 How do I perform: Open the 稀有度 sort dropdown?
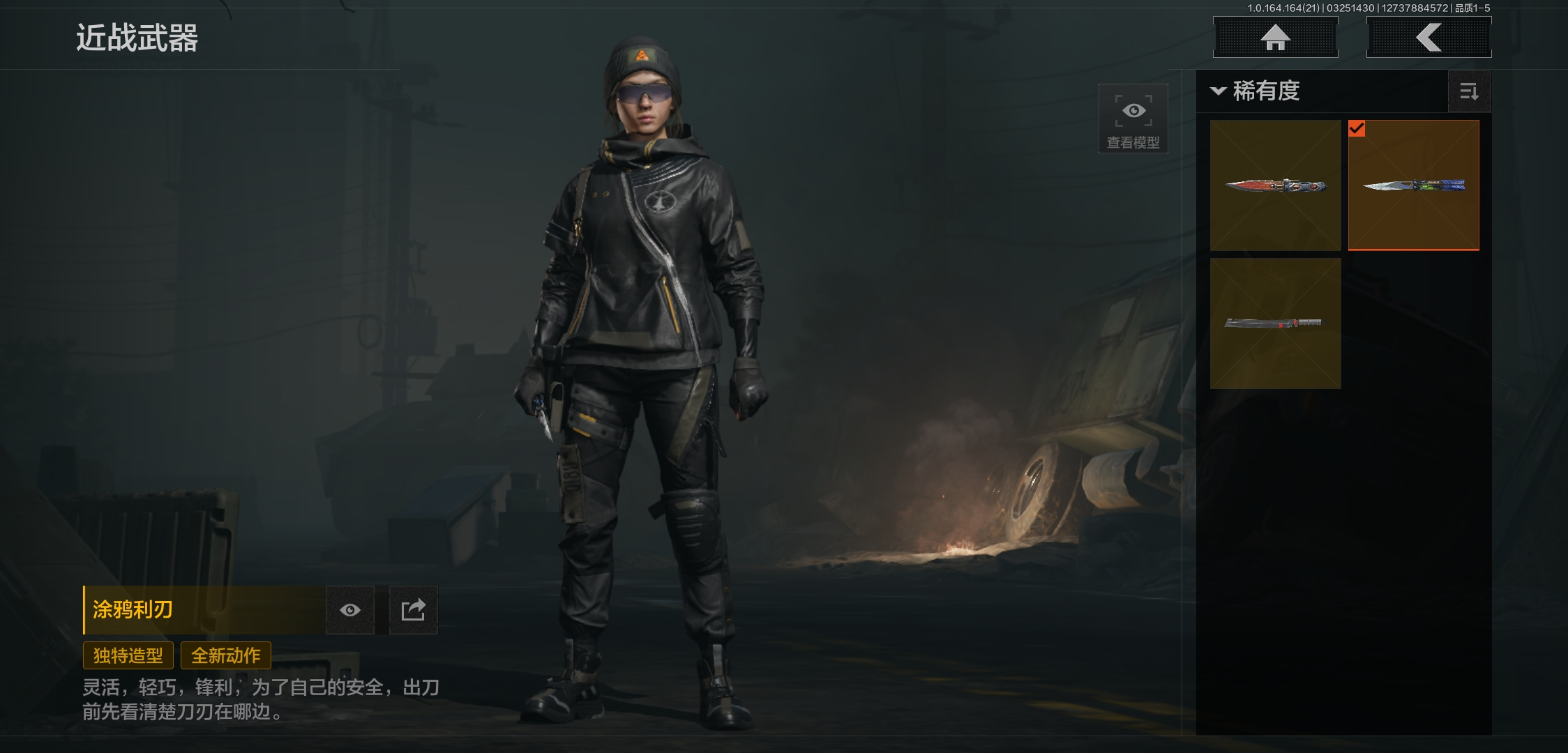[x=1256, y=91]
